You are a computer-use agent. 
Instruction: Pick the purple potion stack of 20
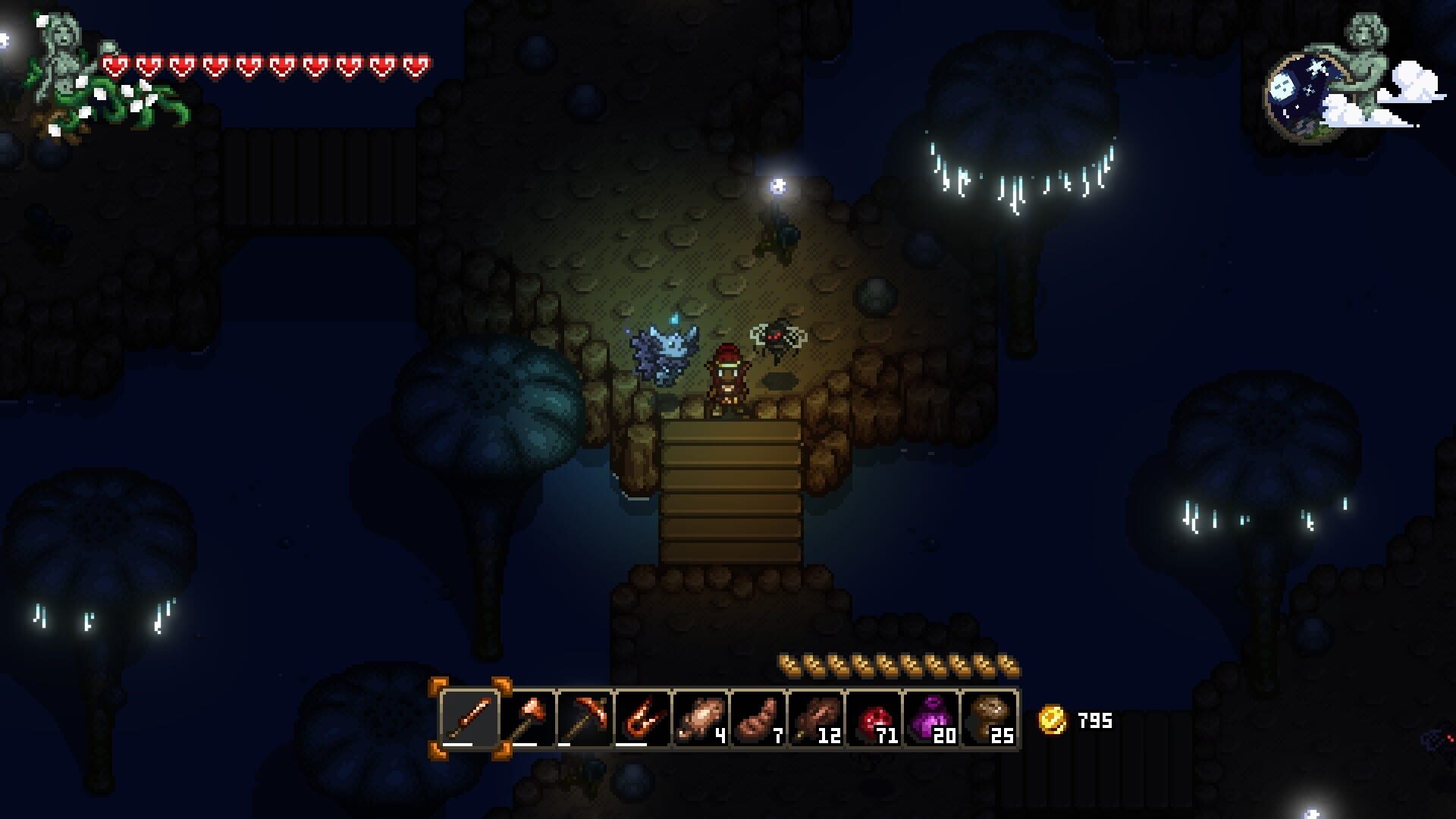pos(931,718)
